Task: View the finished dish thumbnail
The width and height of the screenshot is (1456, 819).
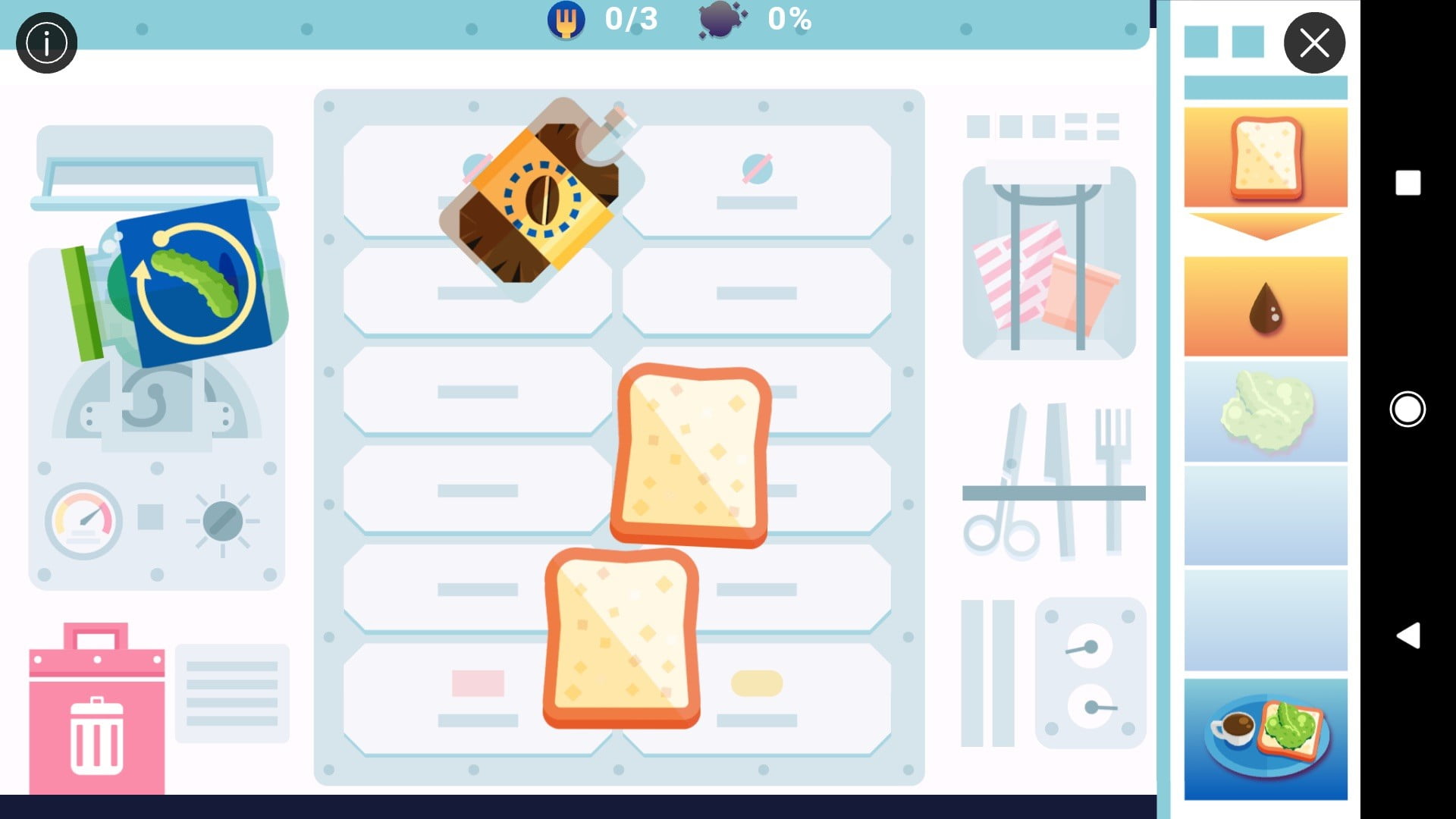Action: pos(1266,739)
